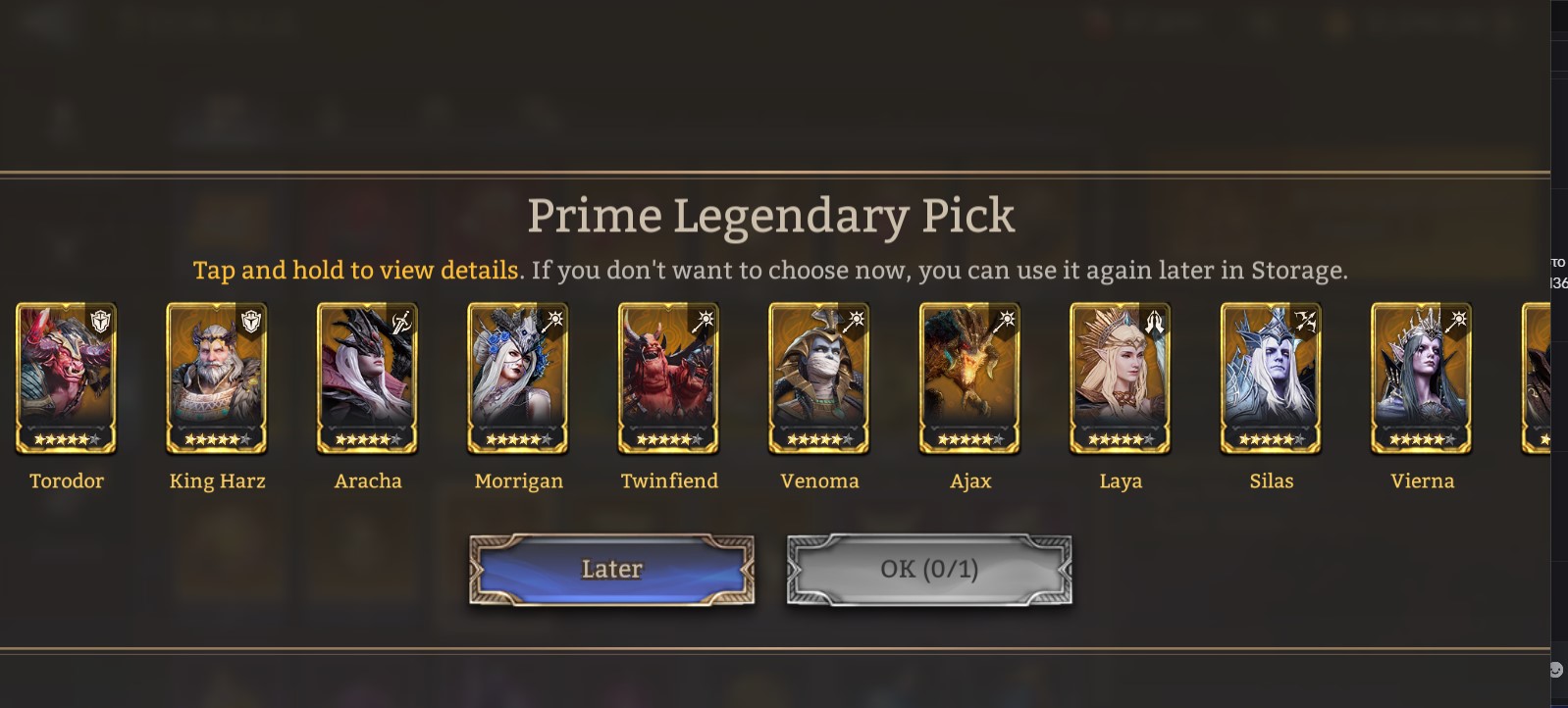Pick the Venoma hero card
Image resolution: width=1568 pixels, height=708 pixels.
[x=819, y=378]
